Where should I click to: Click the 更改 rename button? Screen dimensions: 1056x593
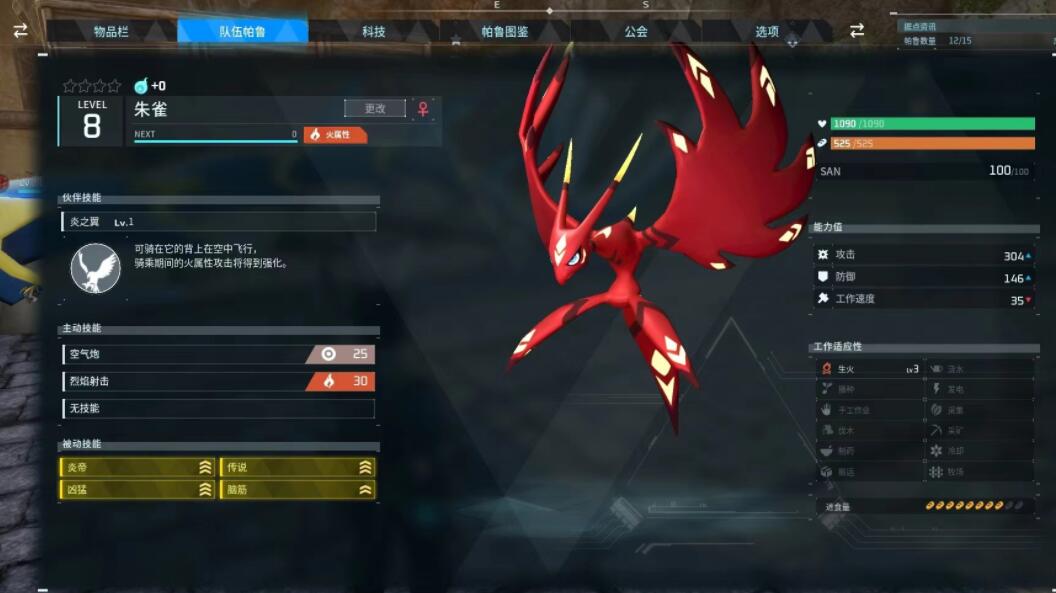point(375,108)
